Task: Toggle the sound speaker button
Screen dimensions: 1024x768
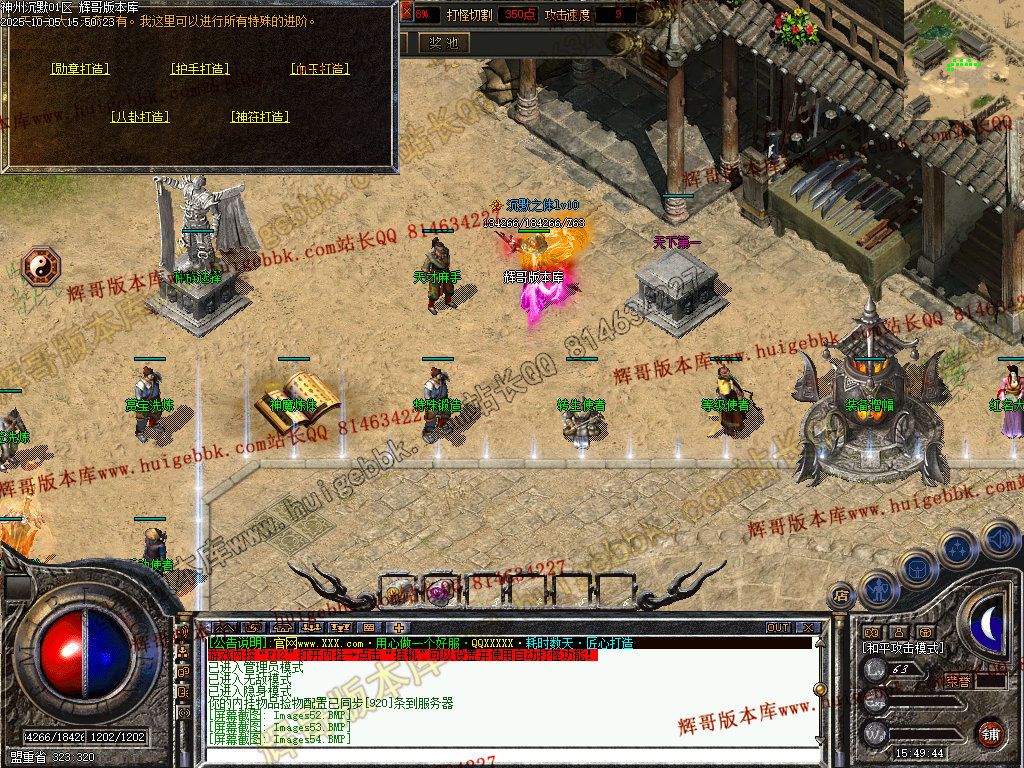Action: point(999,538)
